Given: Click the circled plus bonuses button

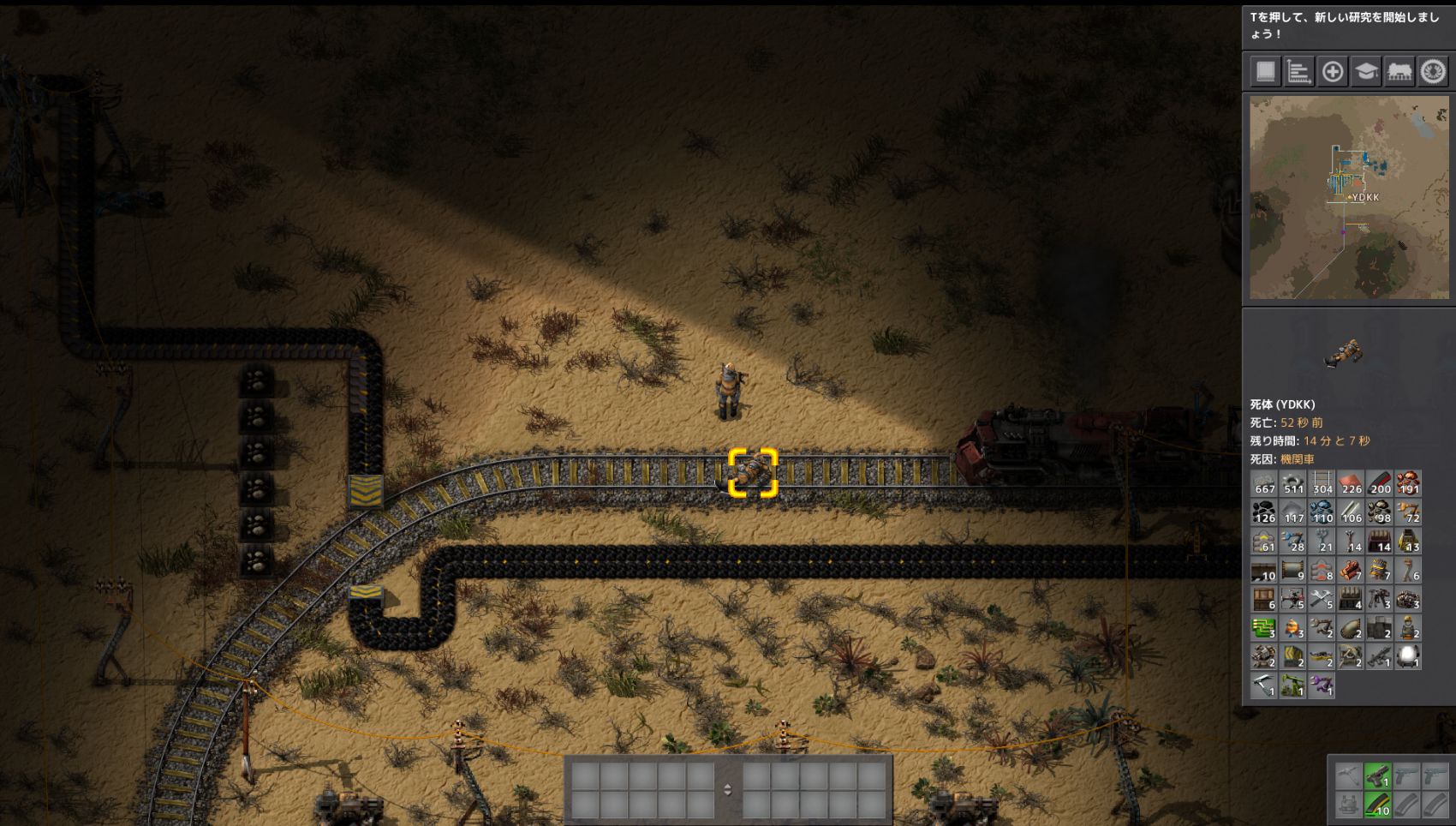Looking at the screenshot, I should 1333,71.
